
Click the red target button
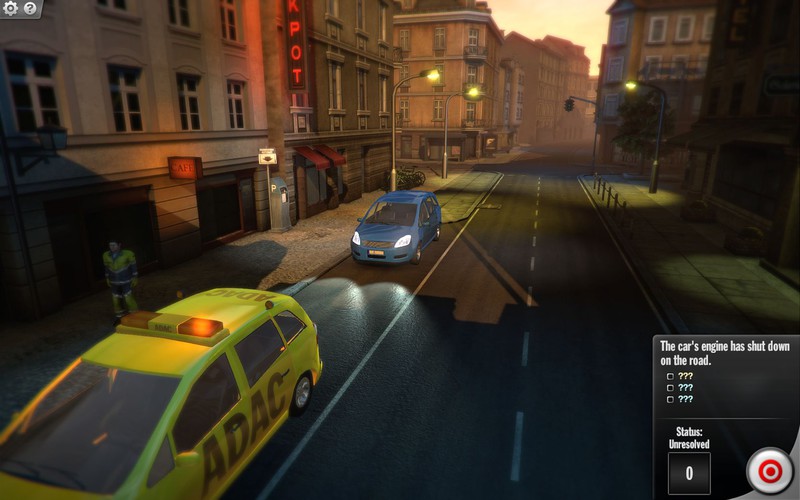coord(770,470)
